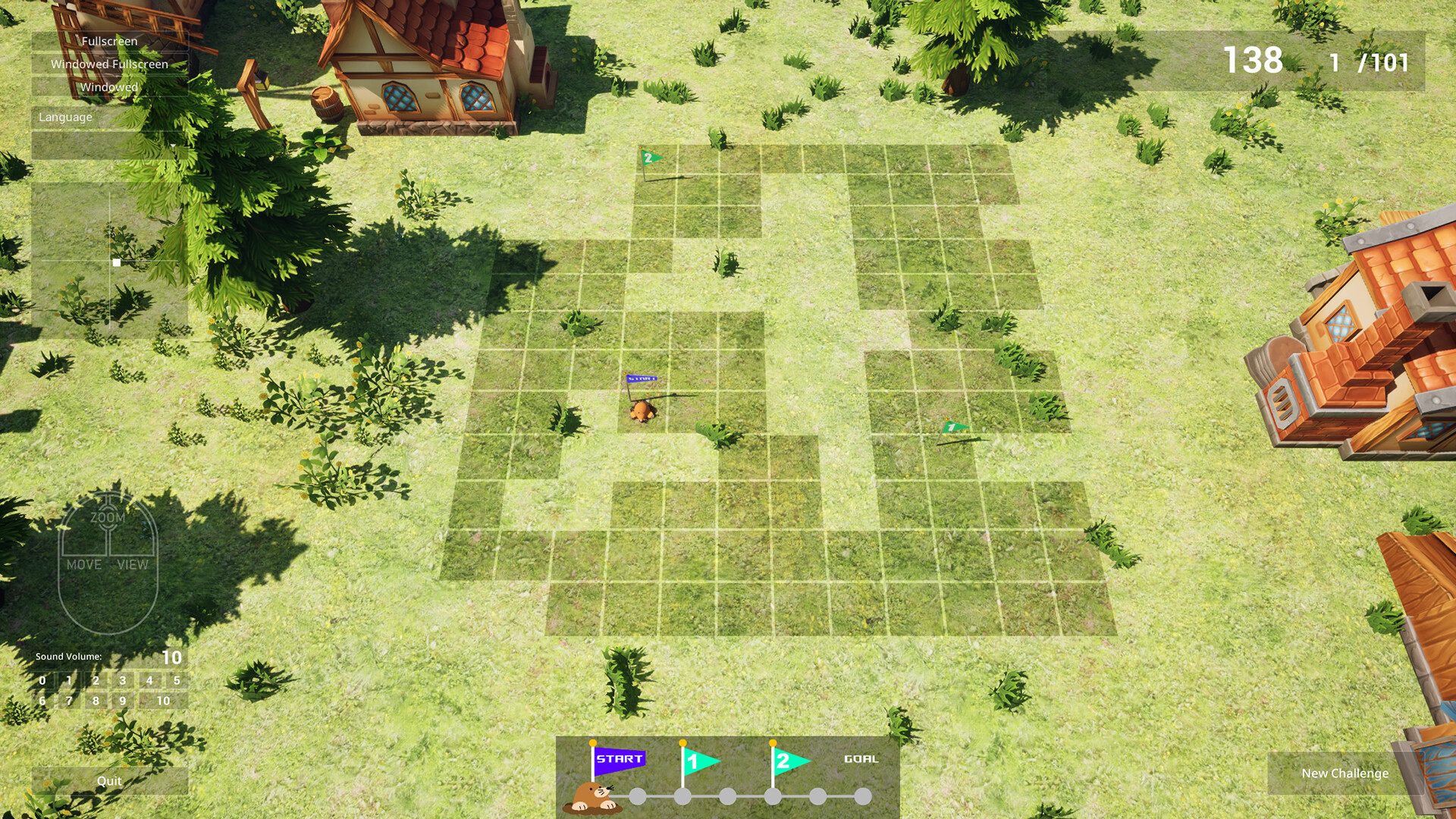This screenshot has height=819, width=1456.
Task: Click the GOAL label in the progress bar
Action: tap(860, 758)
